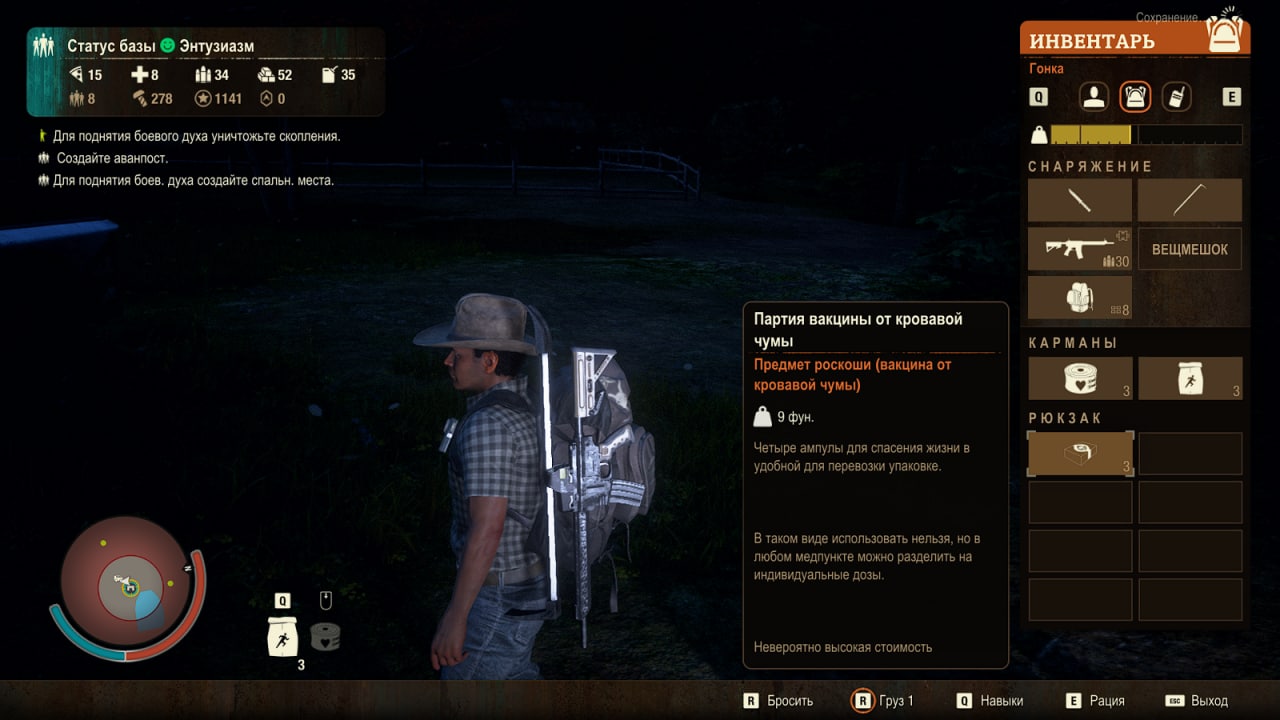This screenshot has height=720, width=1280.
Task: Use the quick-slot stamina snack item
Action: click(x=283, y=636)
